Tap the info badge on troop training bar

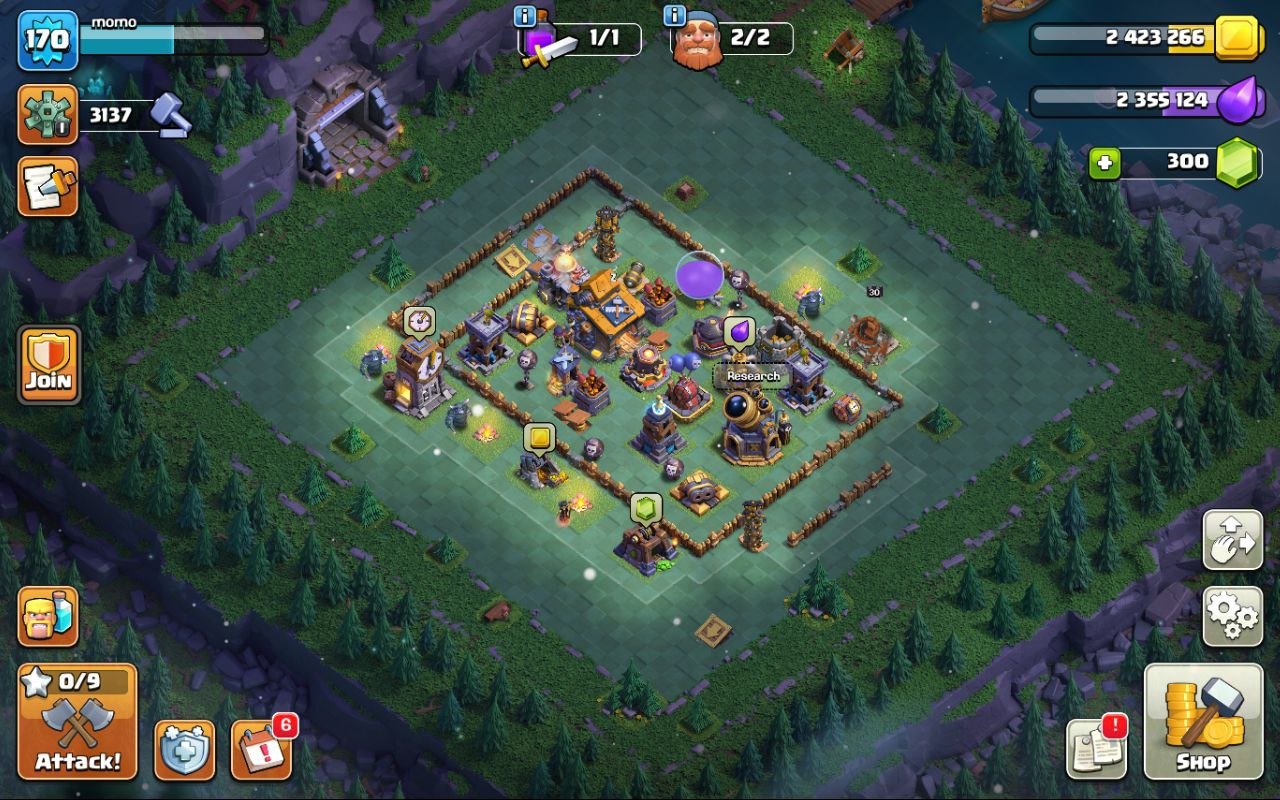(524, 14)
